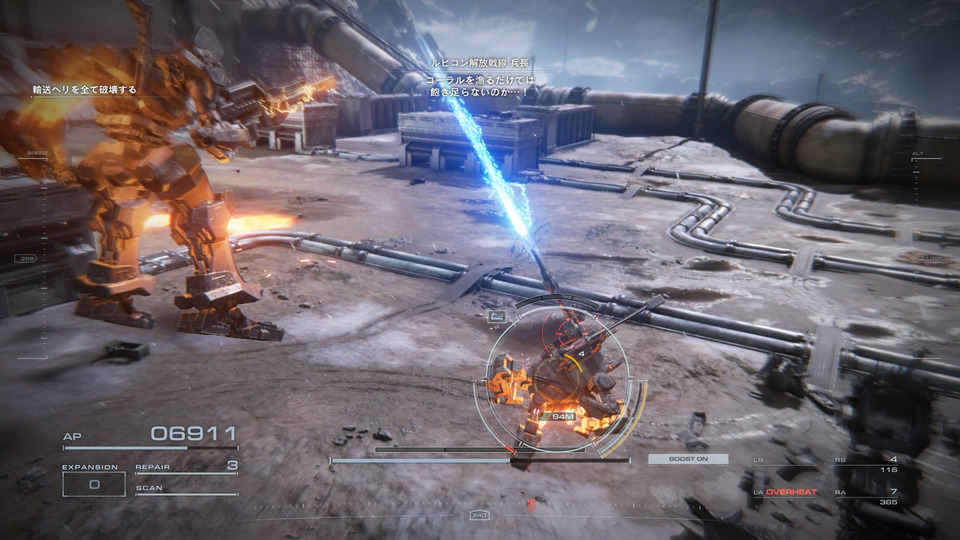This screenshot has width=960, height=540.
Task: Toggle the BOOST ON indicator
Action: click(686, 459)
